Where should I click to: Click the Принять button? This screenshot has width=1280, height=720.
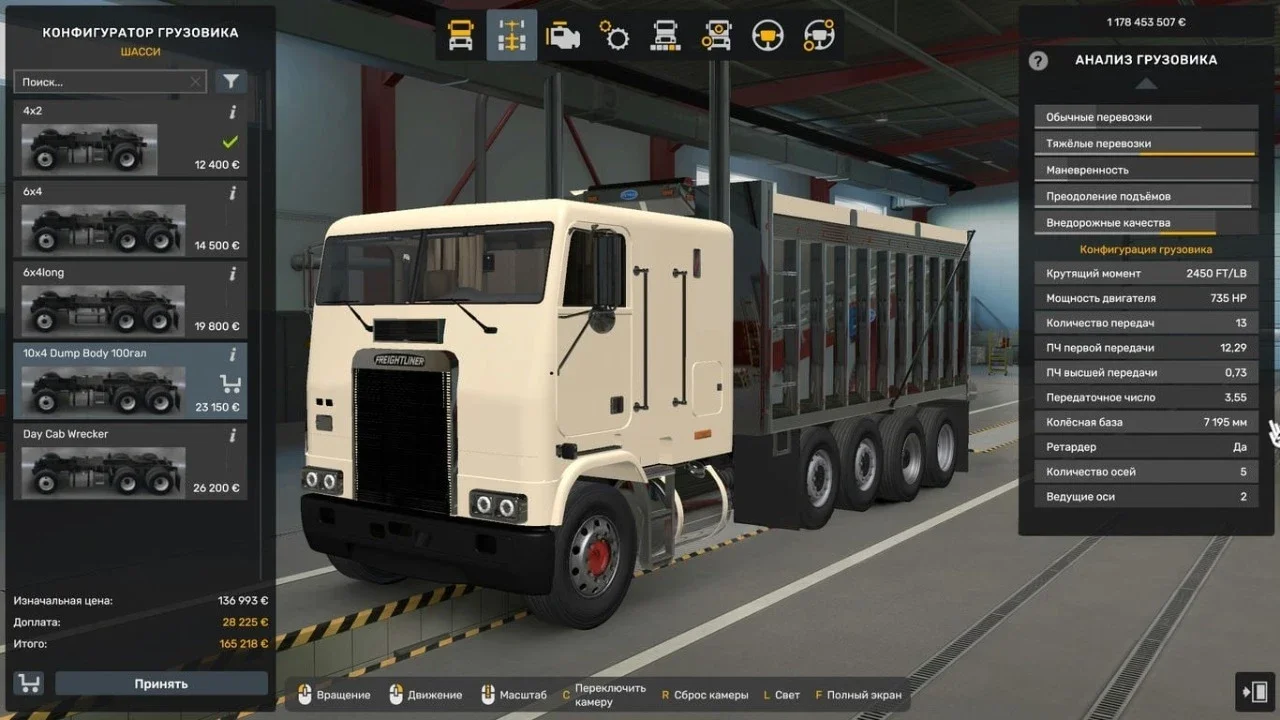point(161,683)
